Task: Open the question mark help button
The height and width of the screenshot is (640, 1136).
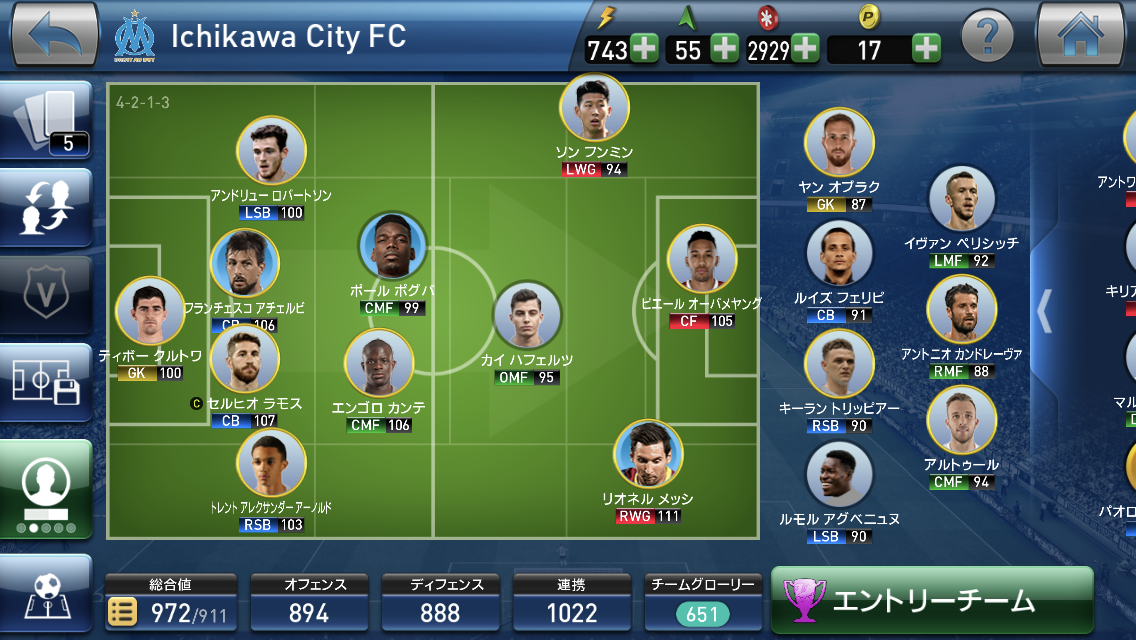Action: point(988,37)
